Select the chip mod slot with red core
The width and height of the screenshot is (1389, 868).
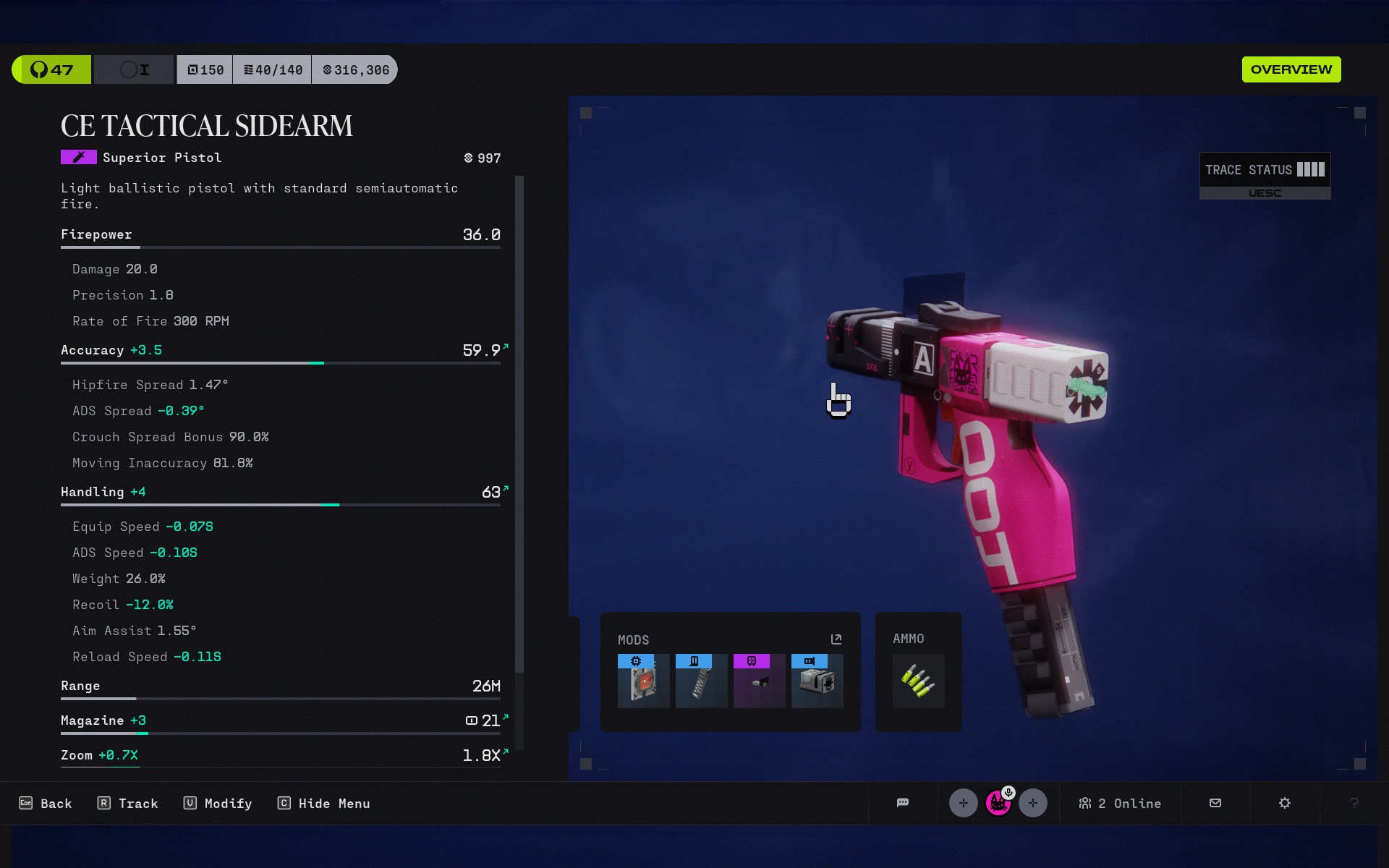(x=643, y=681)
